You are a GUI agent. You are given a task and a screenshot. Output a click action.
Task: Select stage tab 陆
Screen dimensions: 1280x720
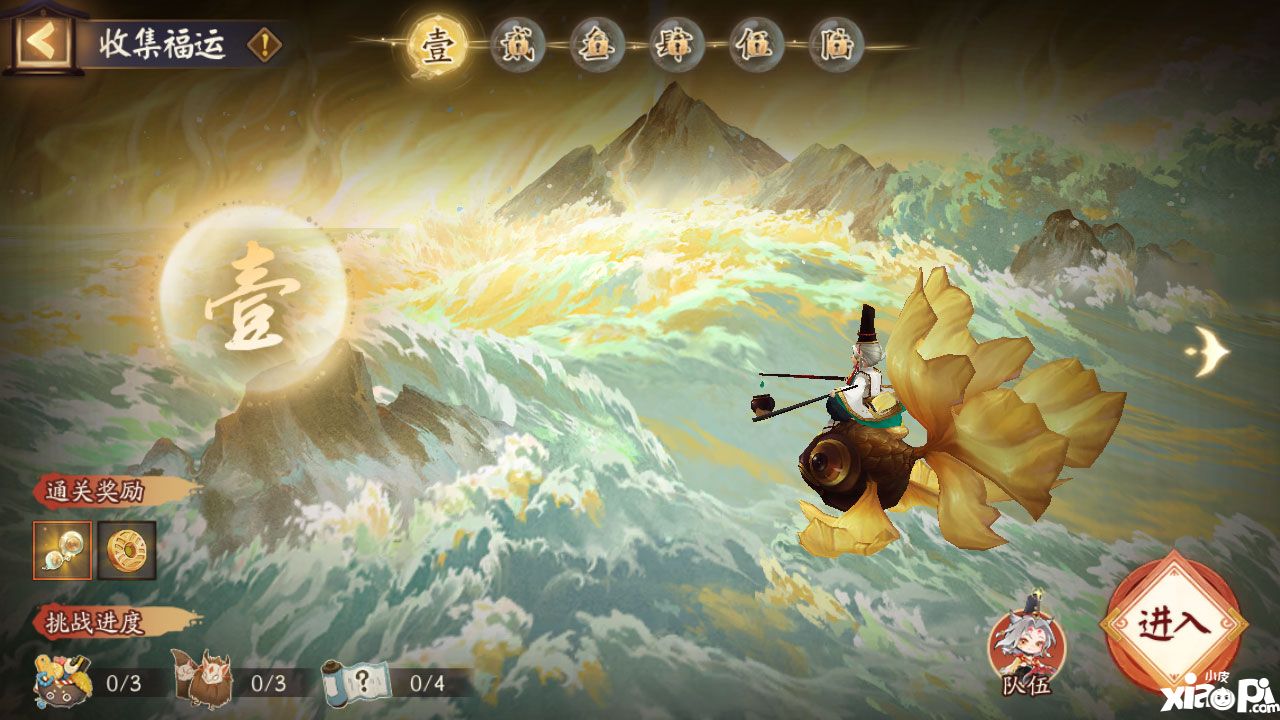pos(836,47)
